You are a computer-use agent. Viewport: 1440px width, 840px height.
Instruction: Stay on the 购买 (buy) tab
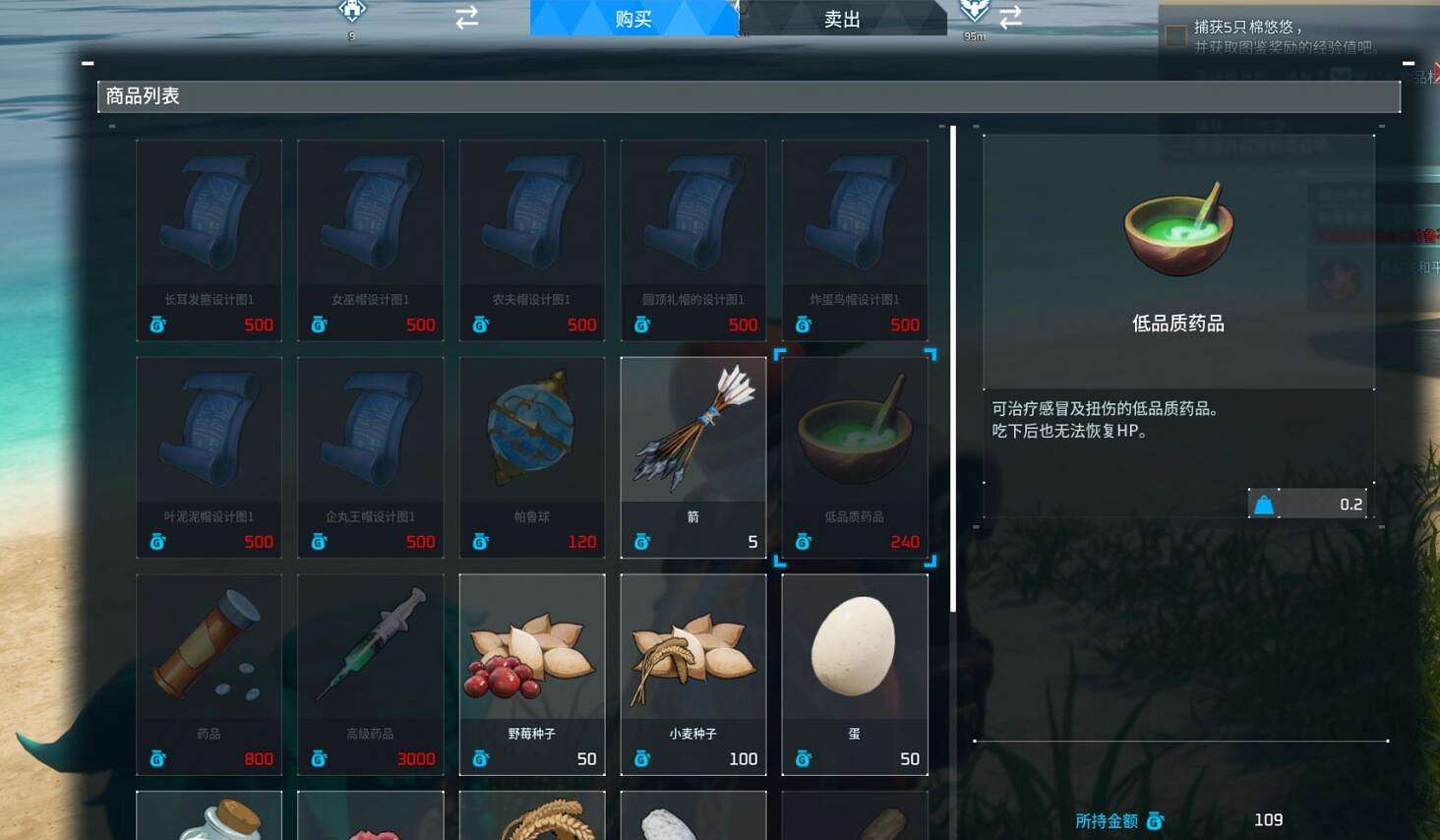pyautogui.click(x=634, y=18)
